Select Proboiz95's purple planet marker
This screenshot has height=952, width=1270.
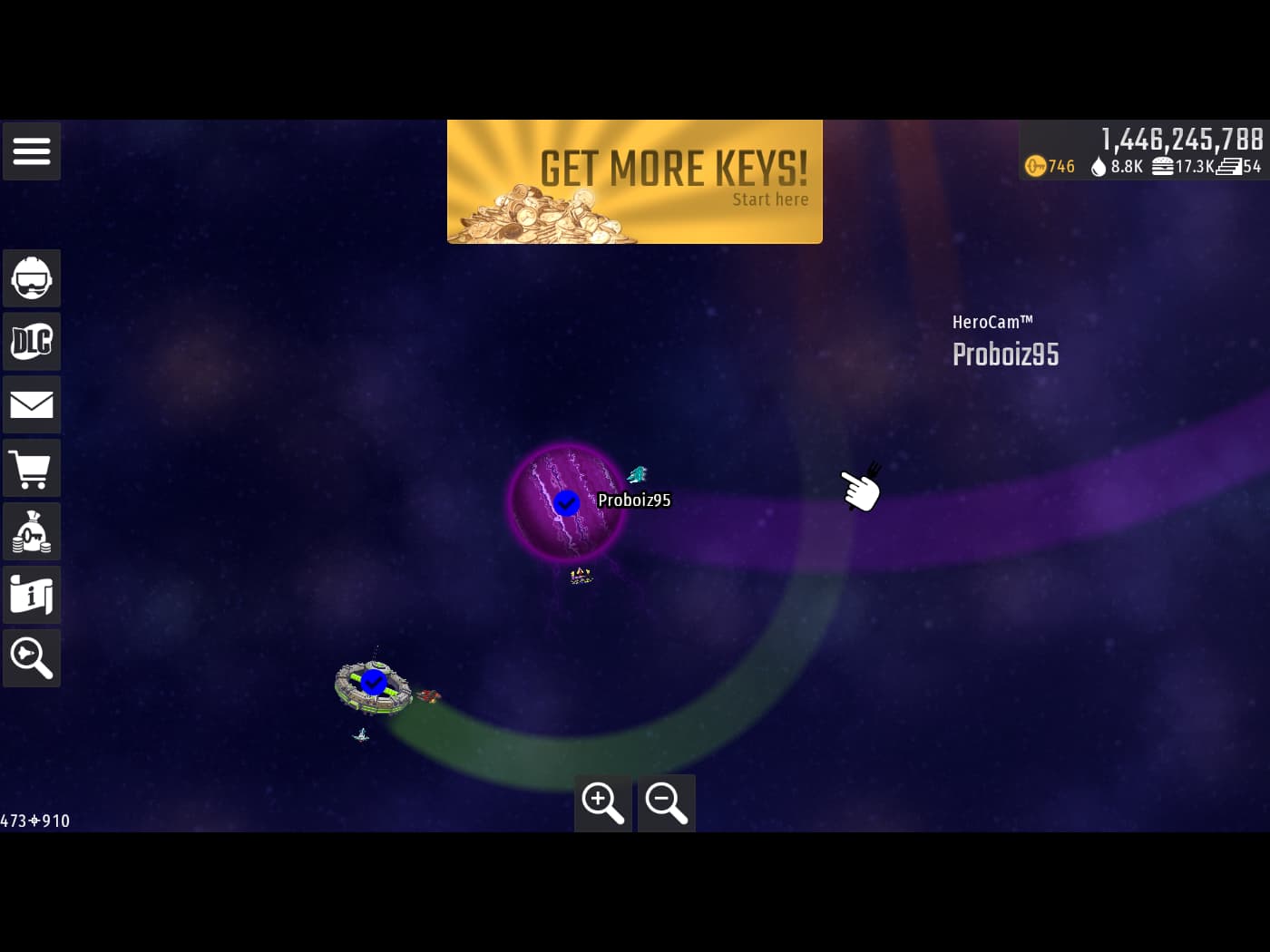click(x=567, y=502)
